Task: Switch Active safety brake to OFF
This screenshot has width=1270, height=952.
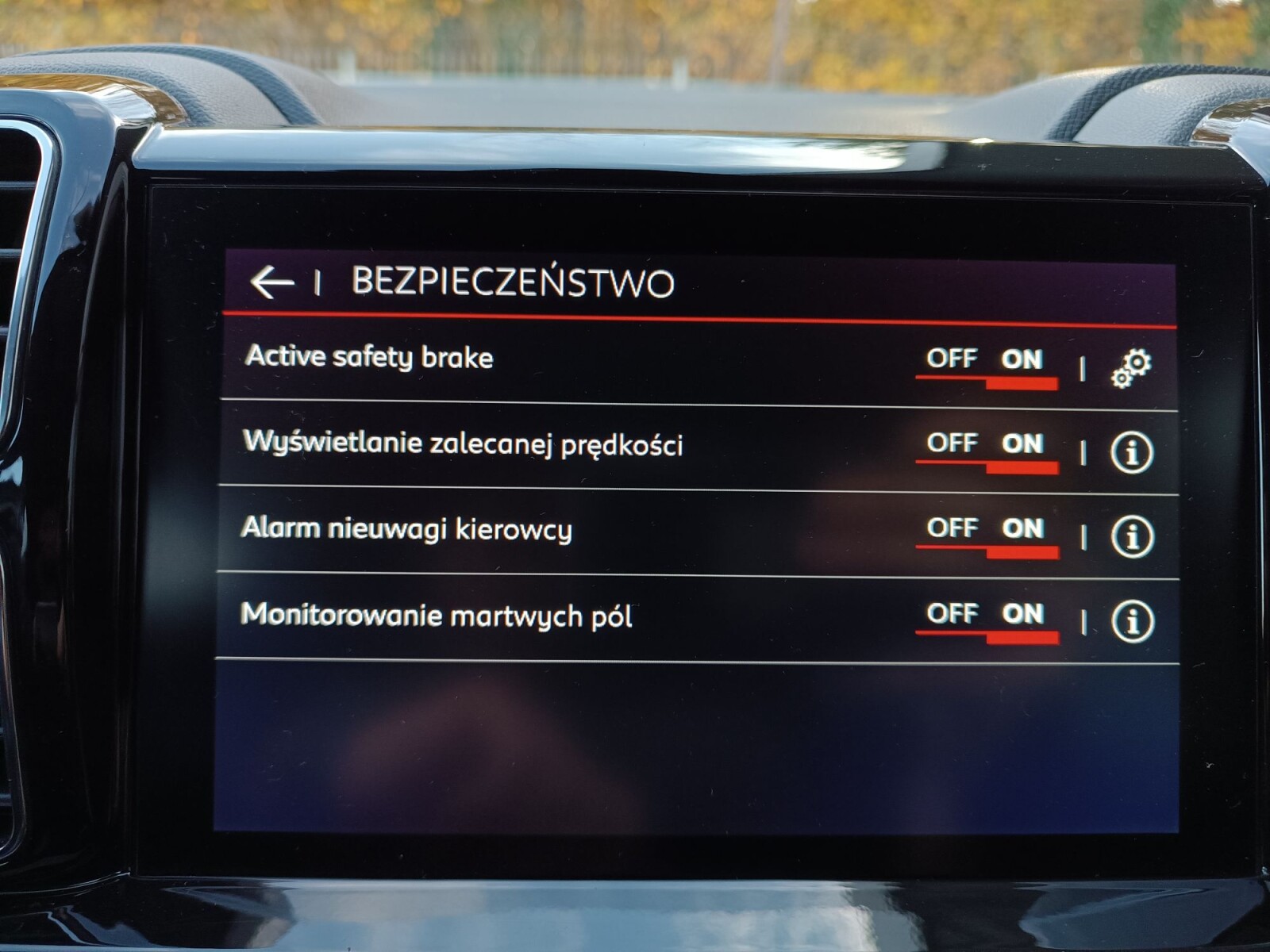Action: point(951,359)
